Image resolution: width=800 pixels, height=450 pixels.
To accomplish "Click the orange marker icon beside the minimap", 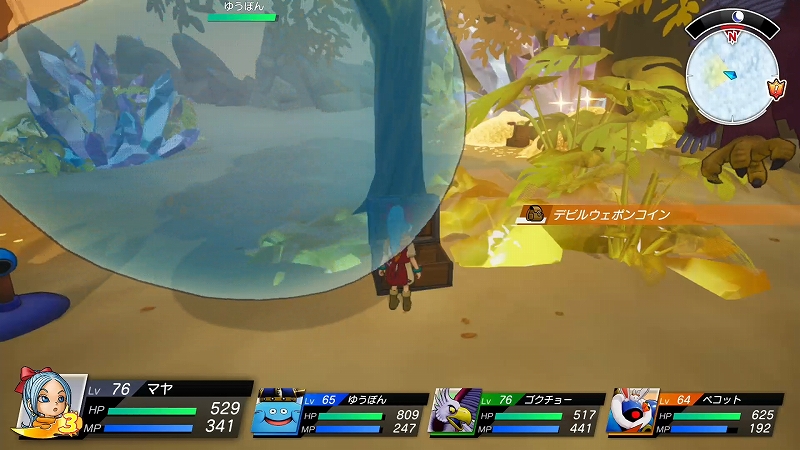I will [776, 90].
